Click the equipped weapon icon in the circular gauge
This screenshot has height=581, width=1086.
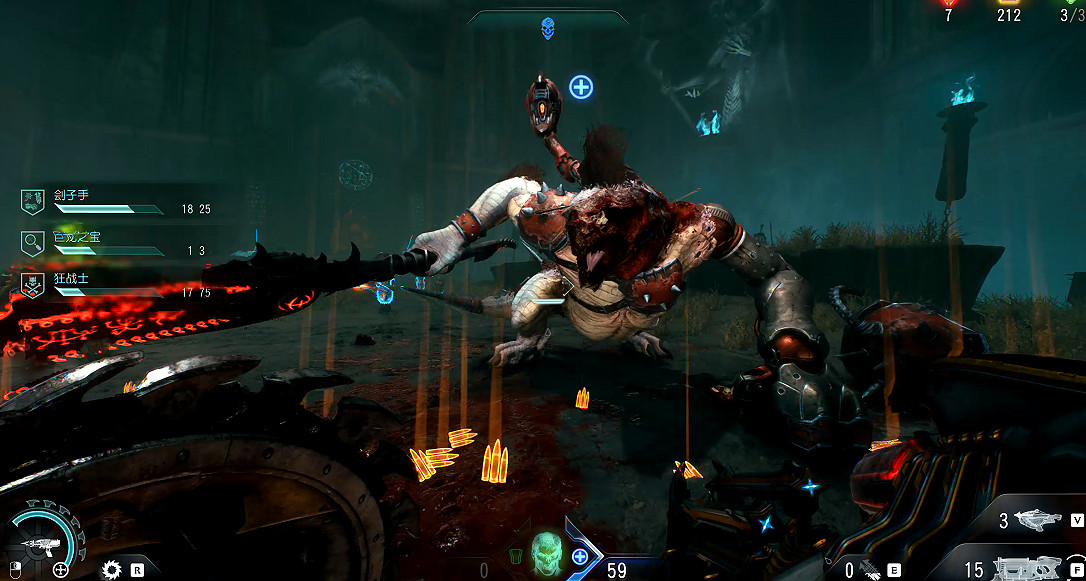[40, 545]
